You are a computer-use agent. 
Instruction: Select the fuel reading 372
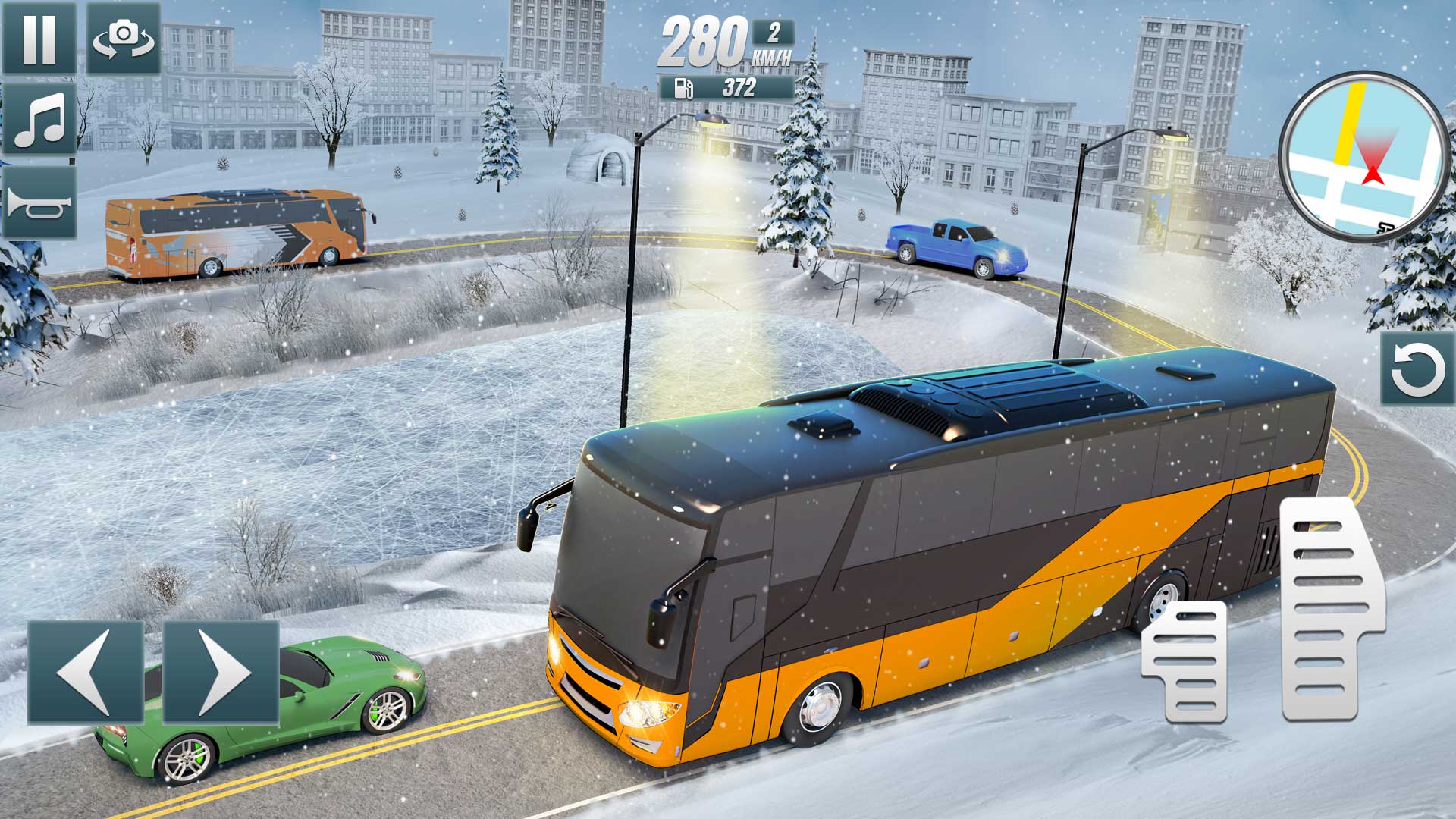tap(739, 87)
